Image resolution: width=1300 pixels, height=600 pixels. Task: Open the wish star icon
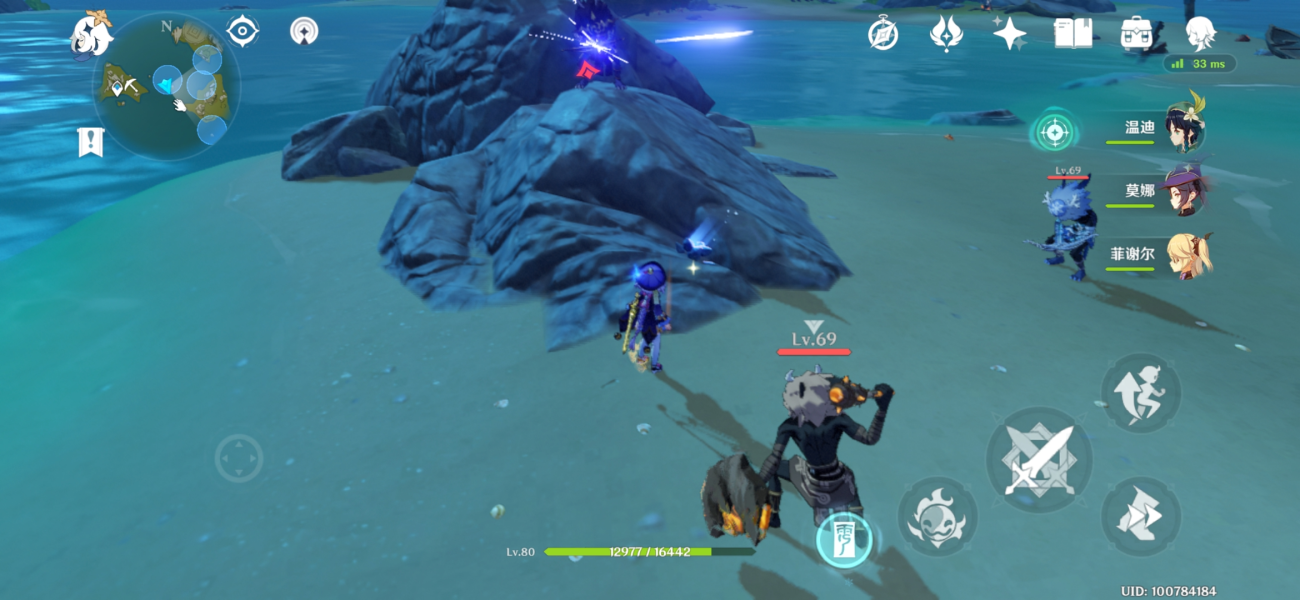click(x=1009, y=34)
